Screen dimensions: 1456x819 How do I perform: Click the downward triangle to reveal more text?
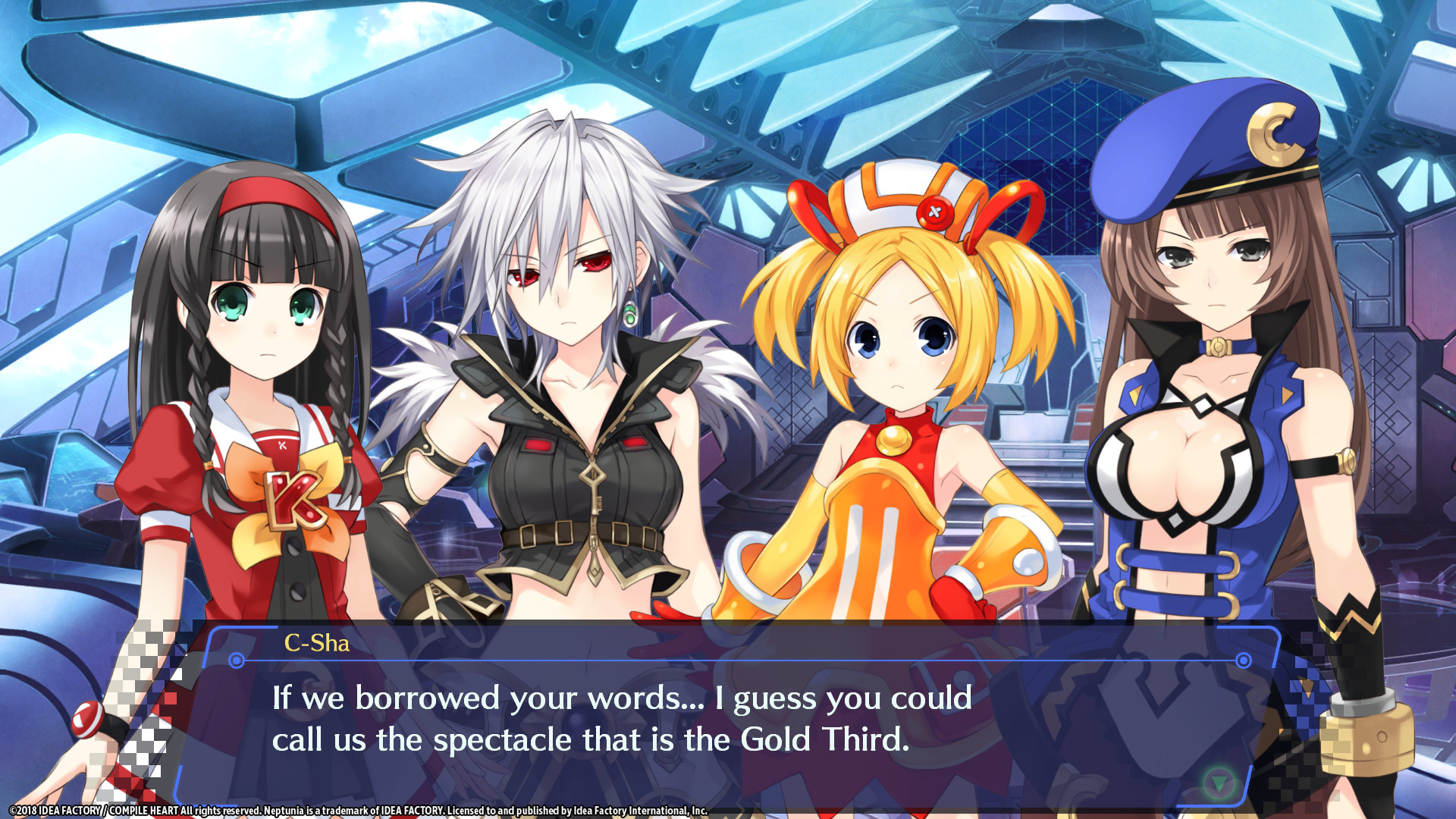click(1219, 783)
